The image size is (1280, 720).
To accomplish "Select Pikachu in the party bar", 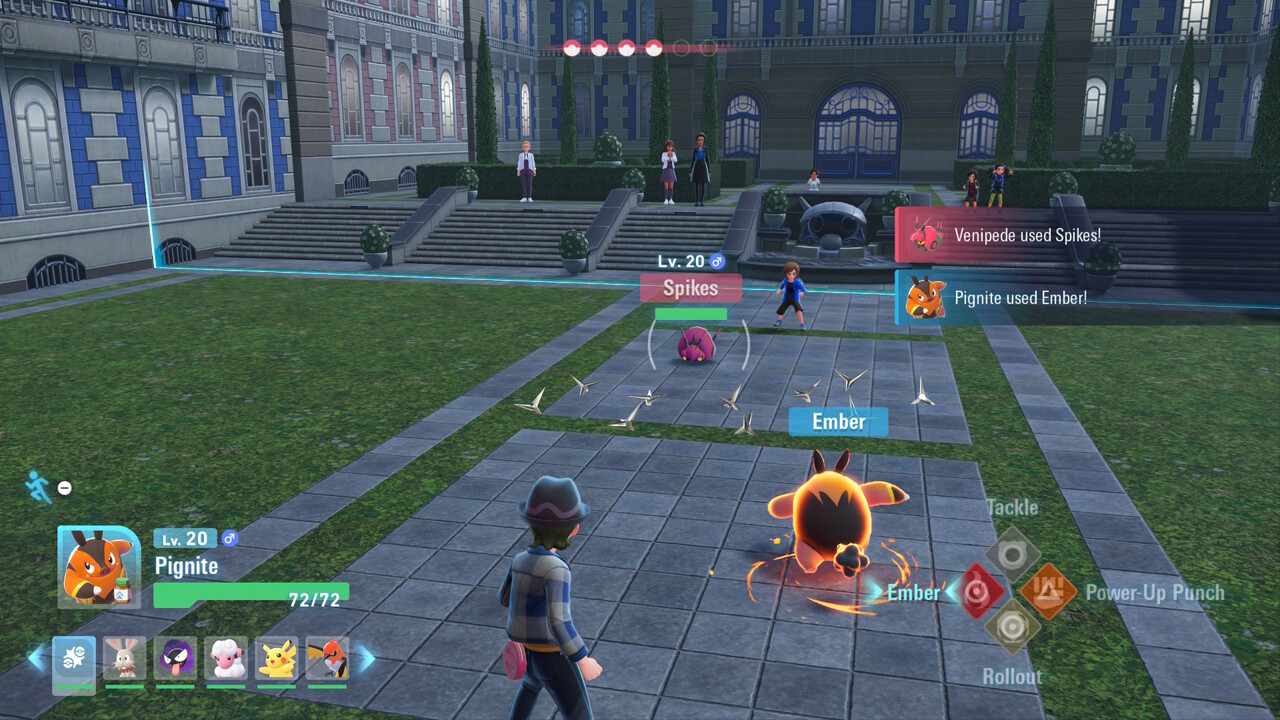I will (276, 659).
